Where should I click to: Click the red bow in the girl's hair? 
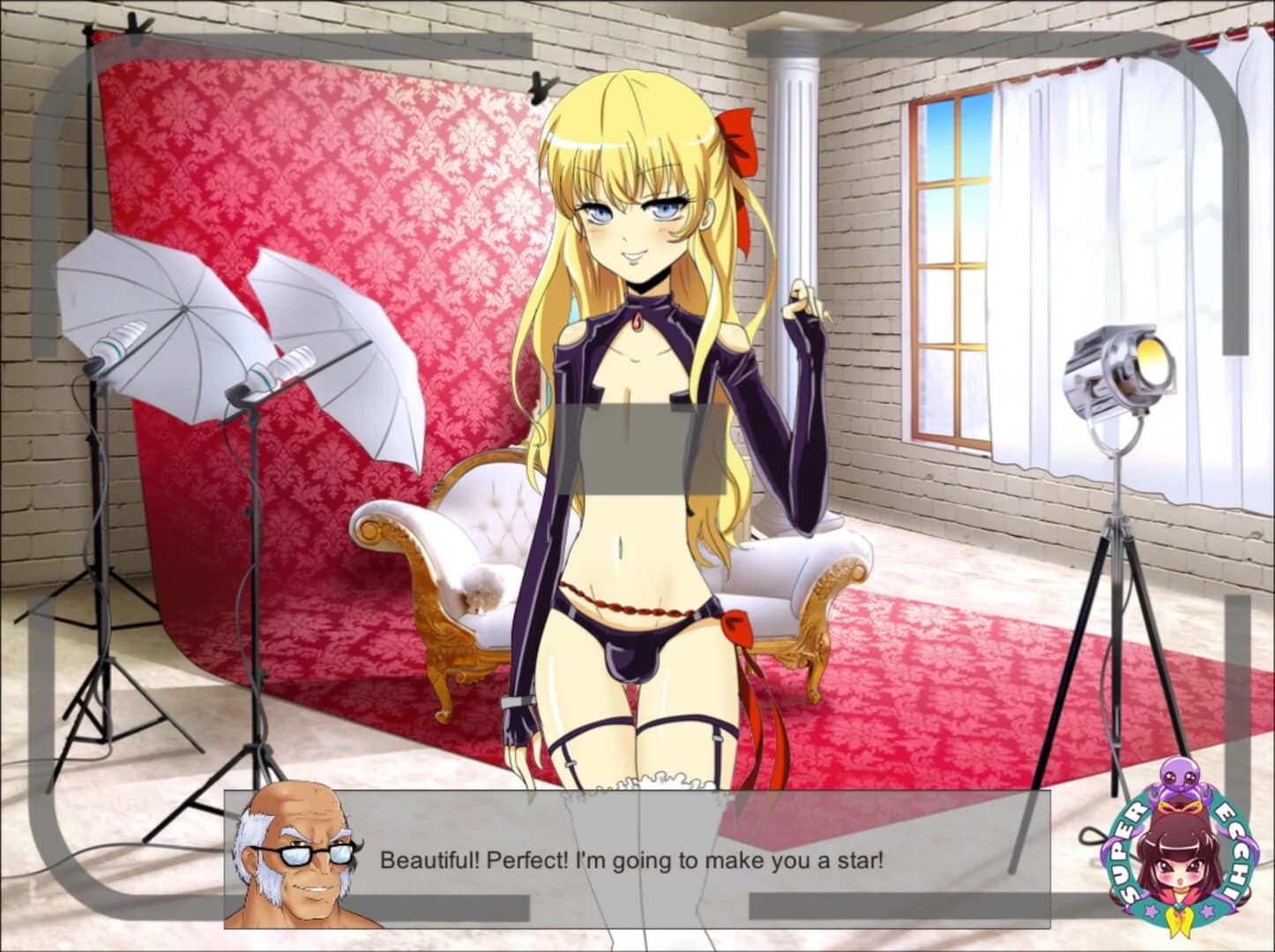pos(739,145)
